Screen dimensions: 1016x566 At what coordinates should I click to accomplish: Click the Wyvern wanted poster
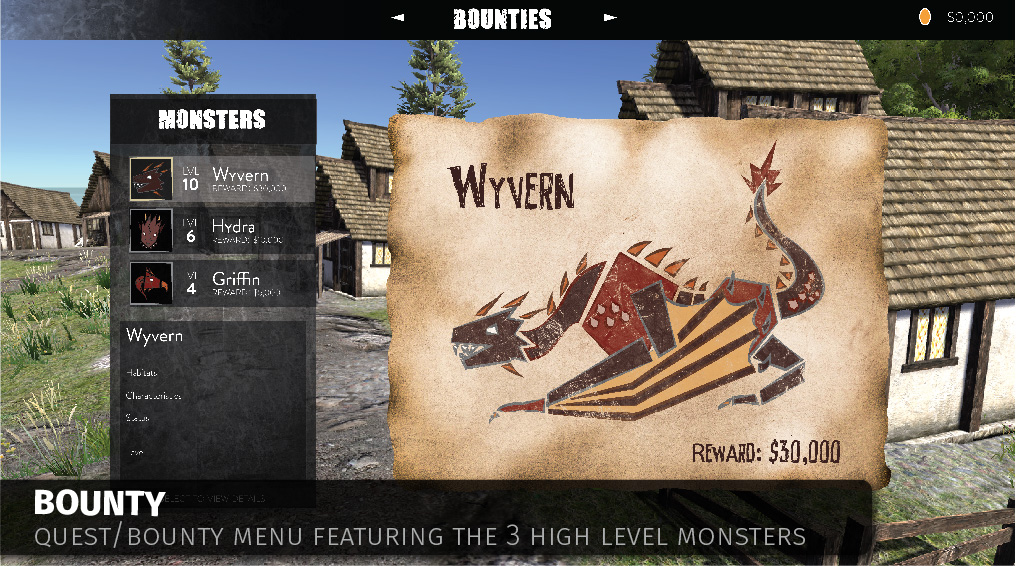(637, 297)
